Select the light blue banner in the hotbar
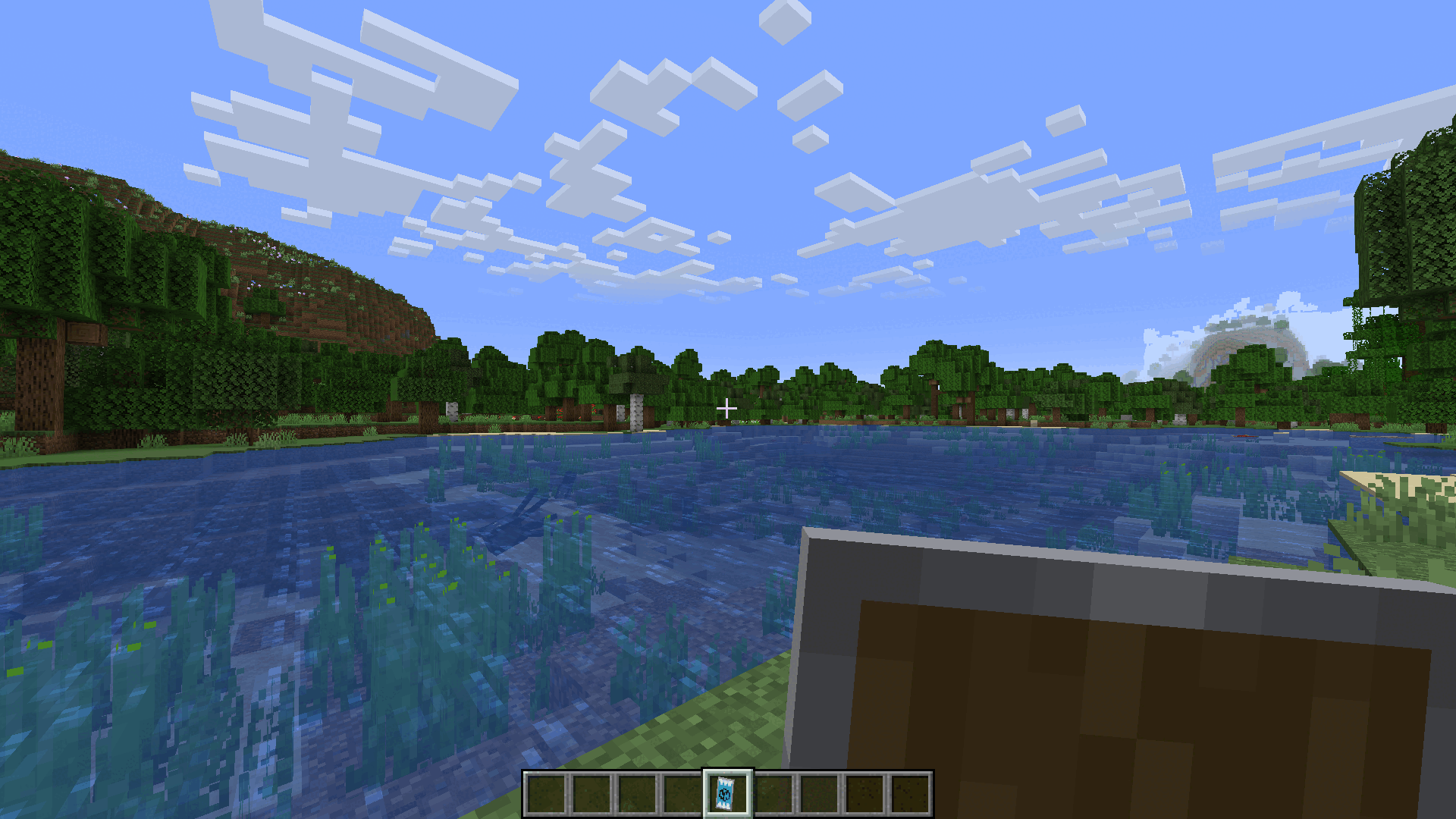 [726, 795]
